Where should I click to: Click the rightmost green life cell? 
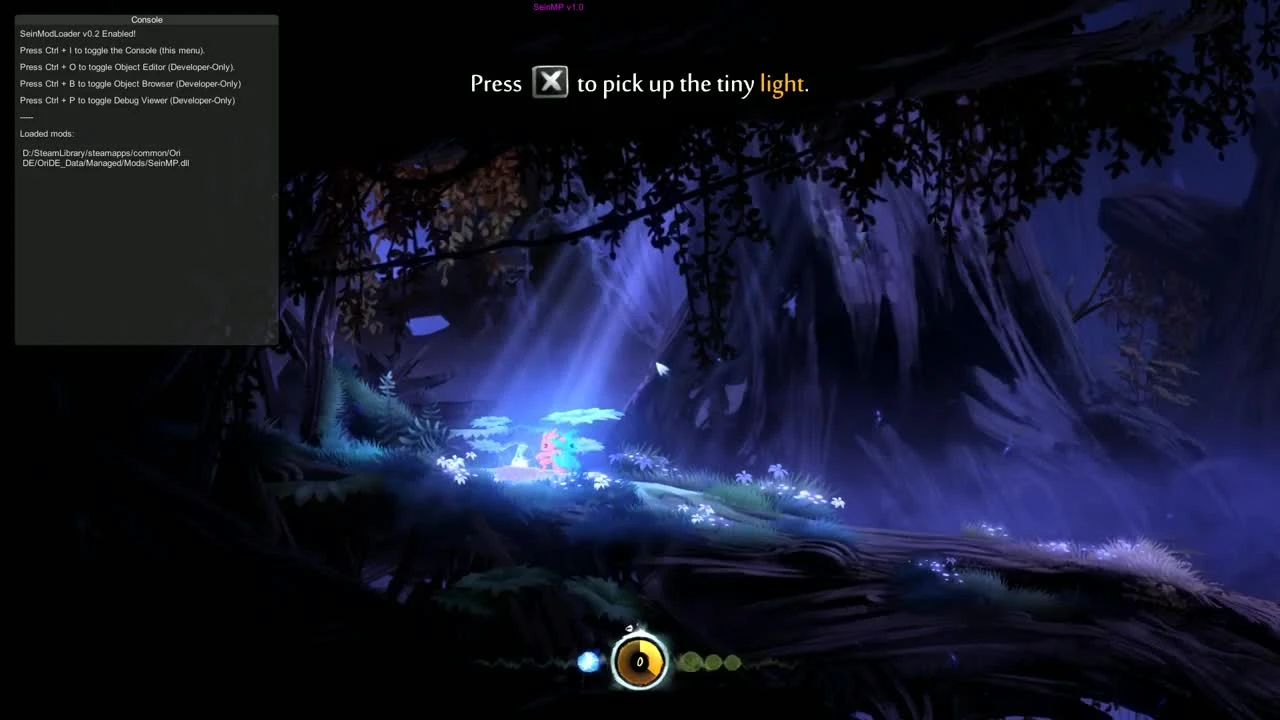(731, 661)
